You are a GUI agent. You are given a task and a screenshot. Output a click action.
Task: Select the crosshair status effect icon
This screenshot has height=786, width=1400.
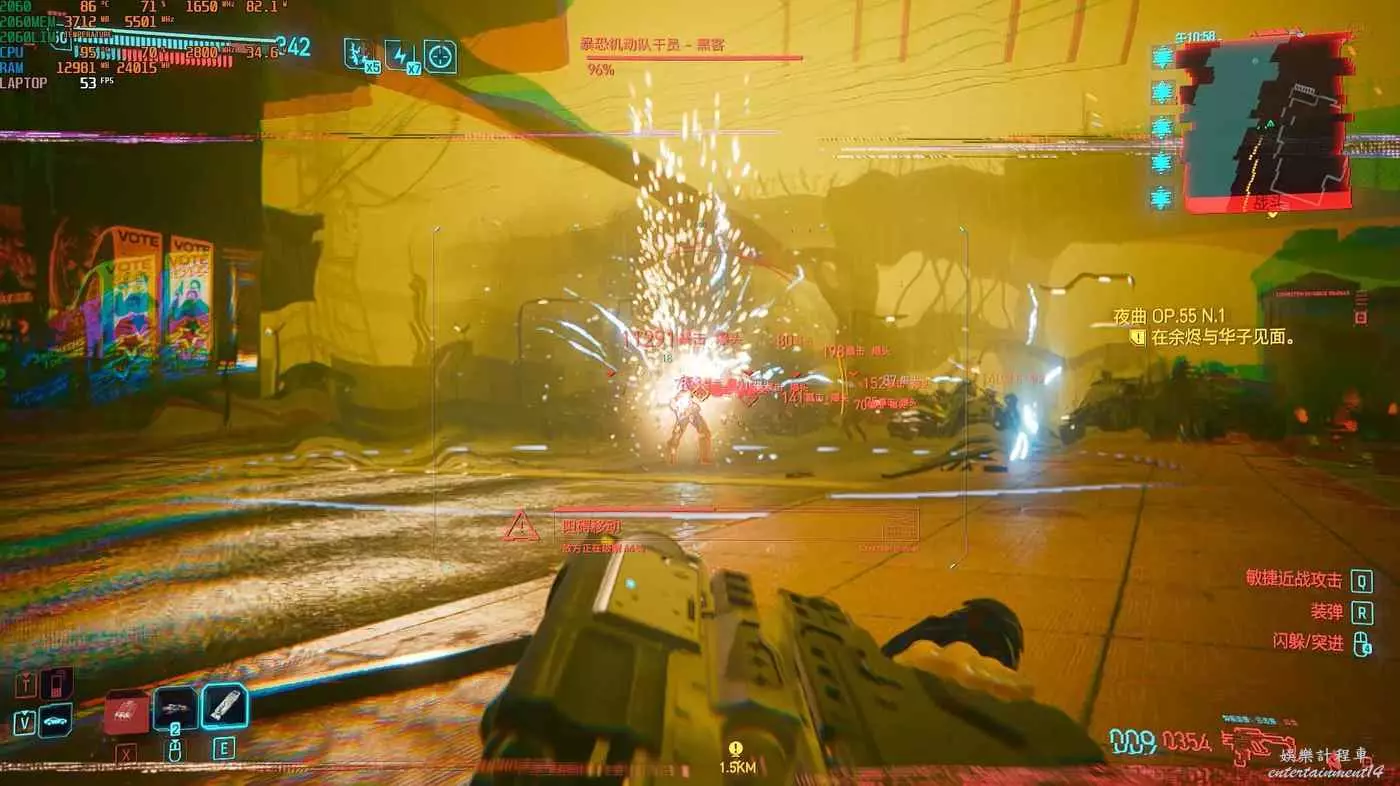click(x=440, y=56)
